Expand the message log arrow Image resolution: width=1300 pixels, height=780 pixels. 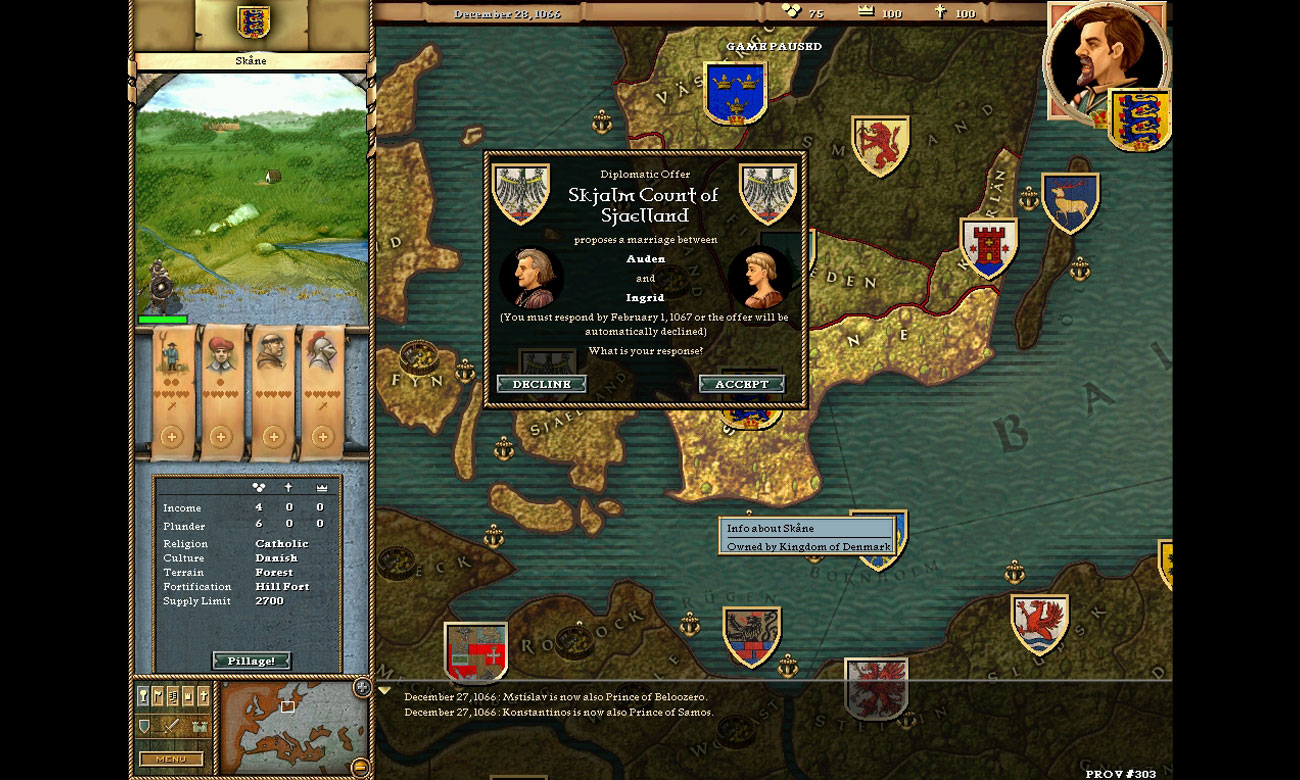(384, 690)
